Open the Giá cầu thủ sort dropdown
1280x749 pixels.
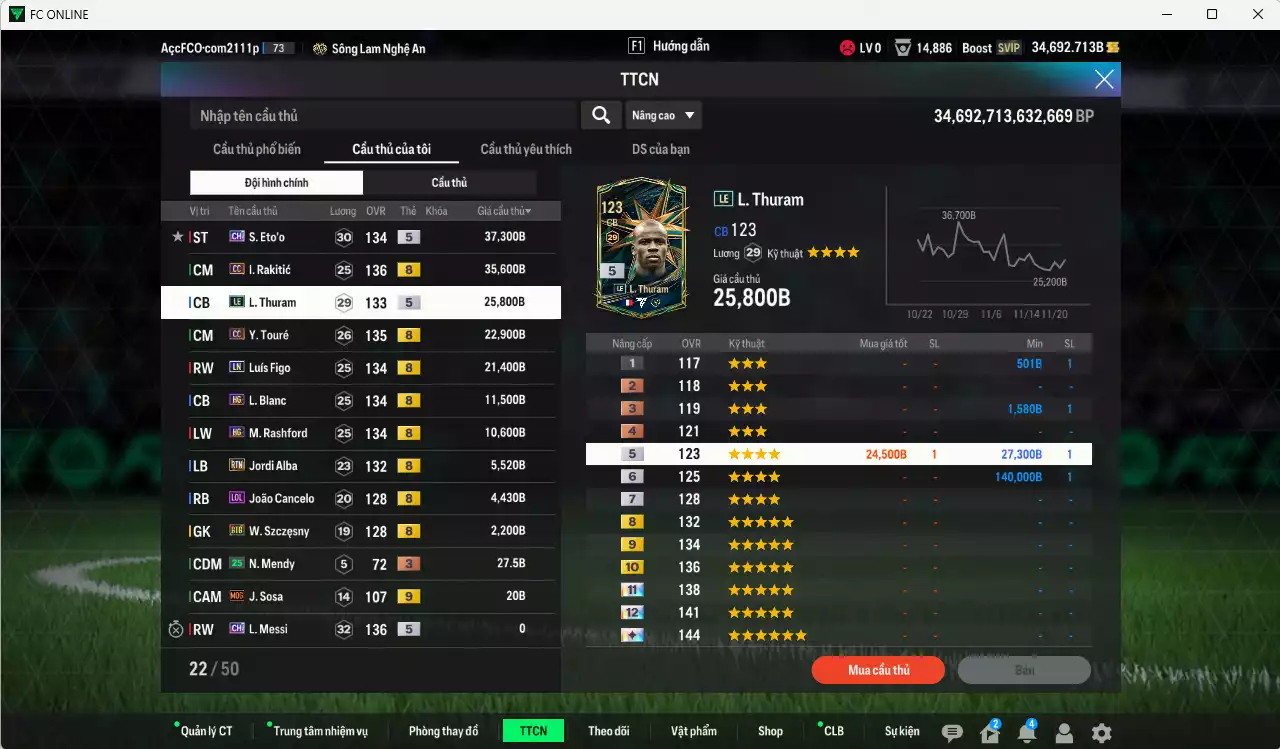tap(501, 210)
